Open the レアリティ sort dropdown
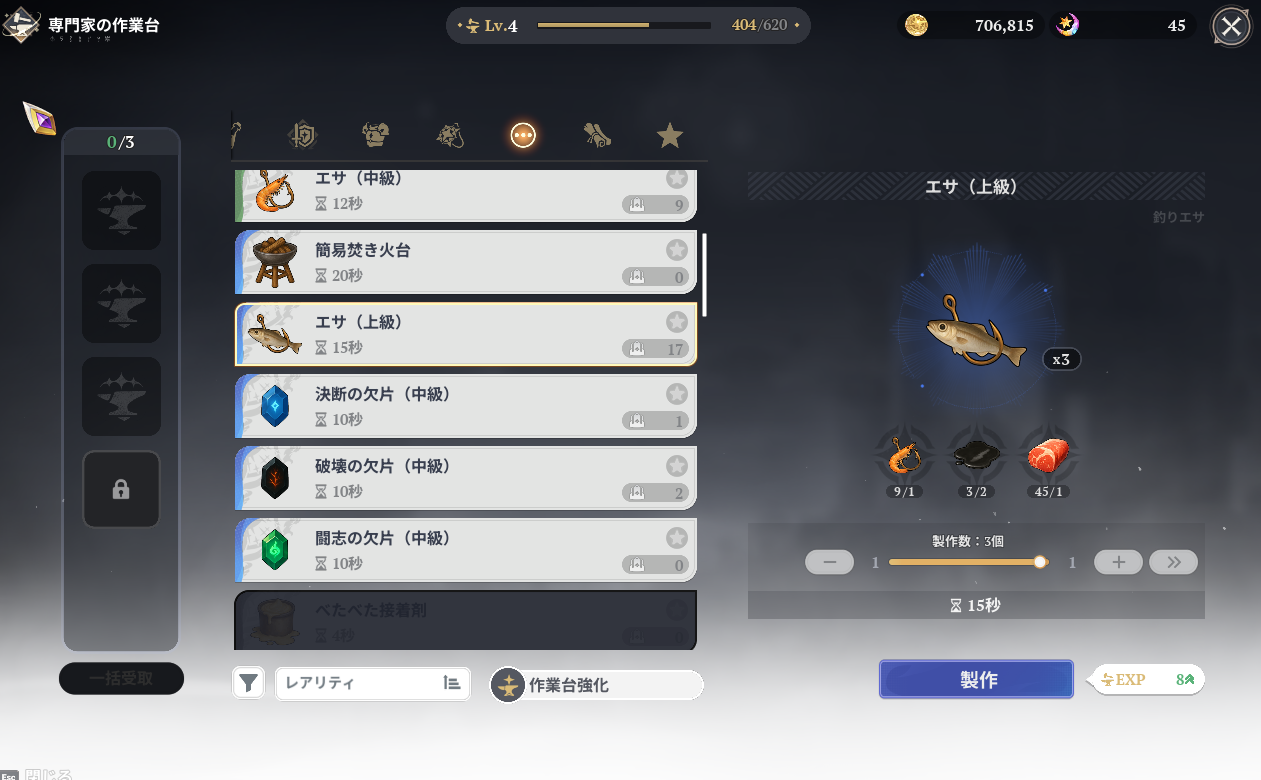 tap(372, 684)
